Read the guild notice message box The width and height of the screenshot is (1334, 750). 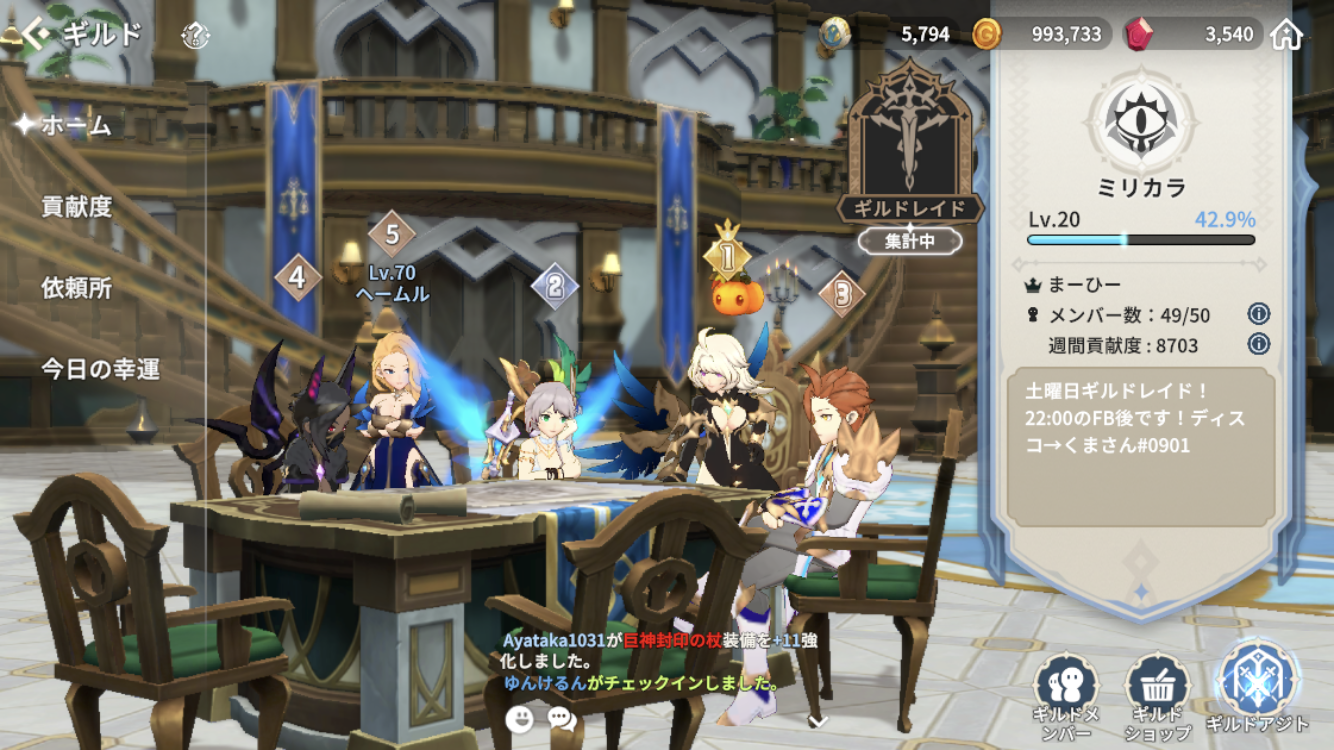coord(1141,446)
